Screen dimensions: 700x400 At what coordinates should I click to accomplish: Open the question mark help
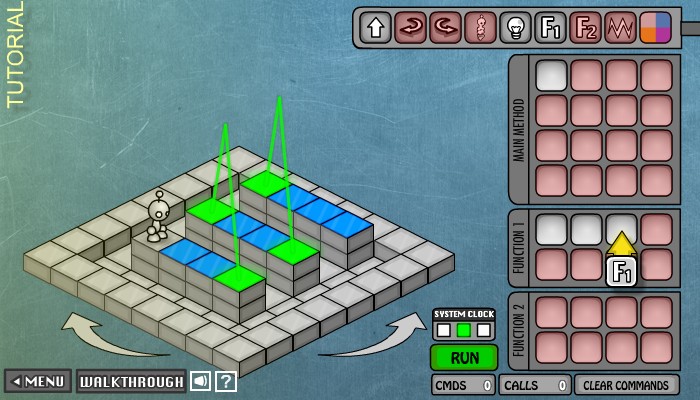click(x=226, y=381)
